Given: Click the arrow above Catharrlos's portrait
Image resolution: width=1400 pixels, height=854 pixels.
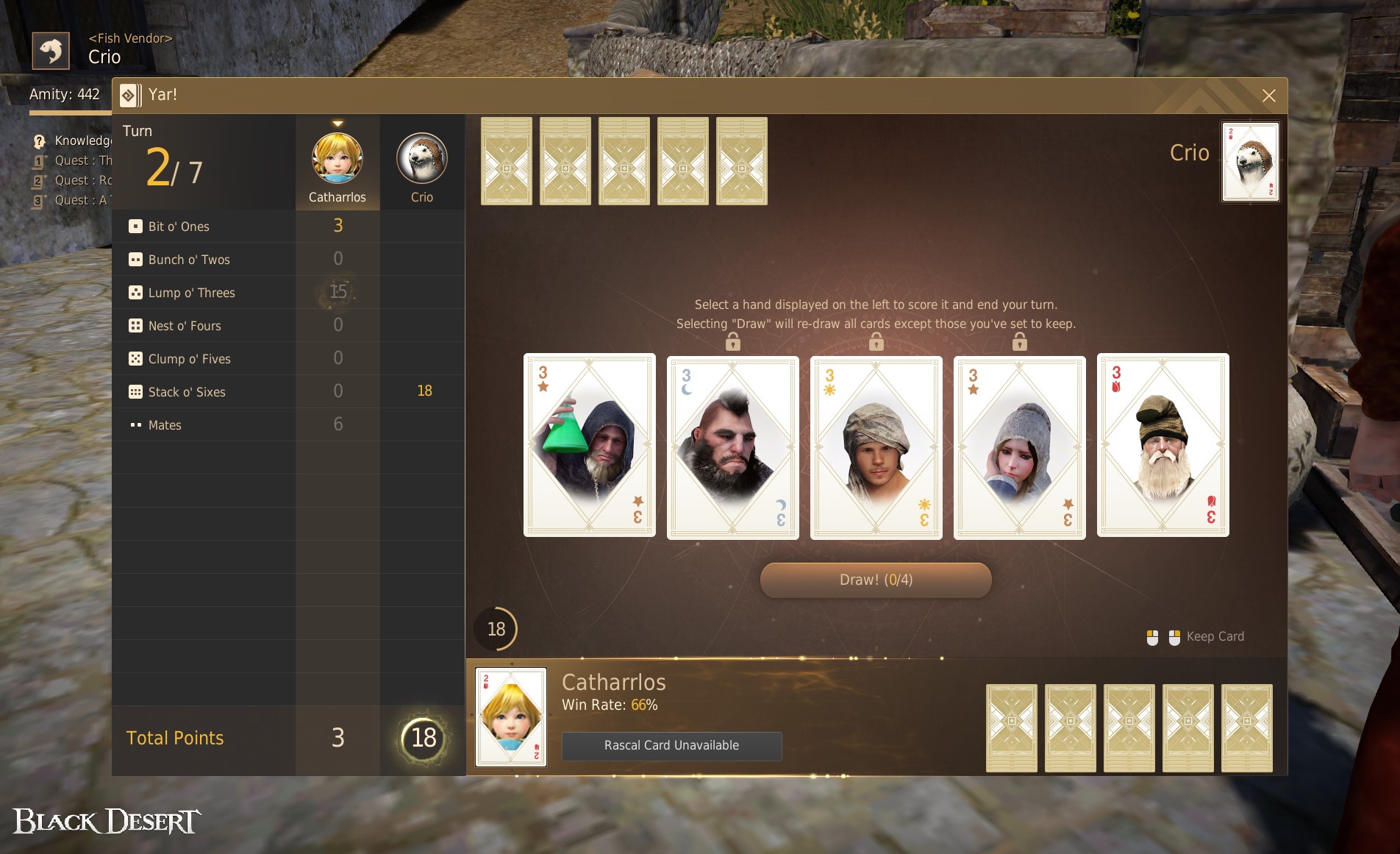Looking at the screenshot, I should click(337, 124).
